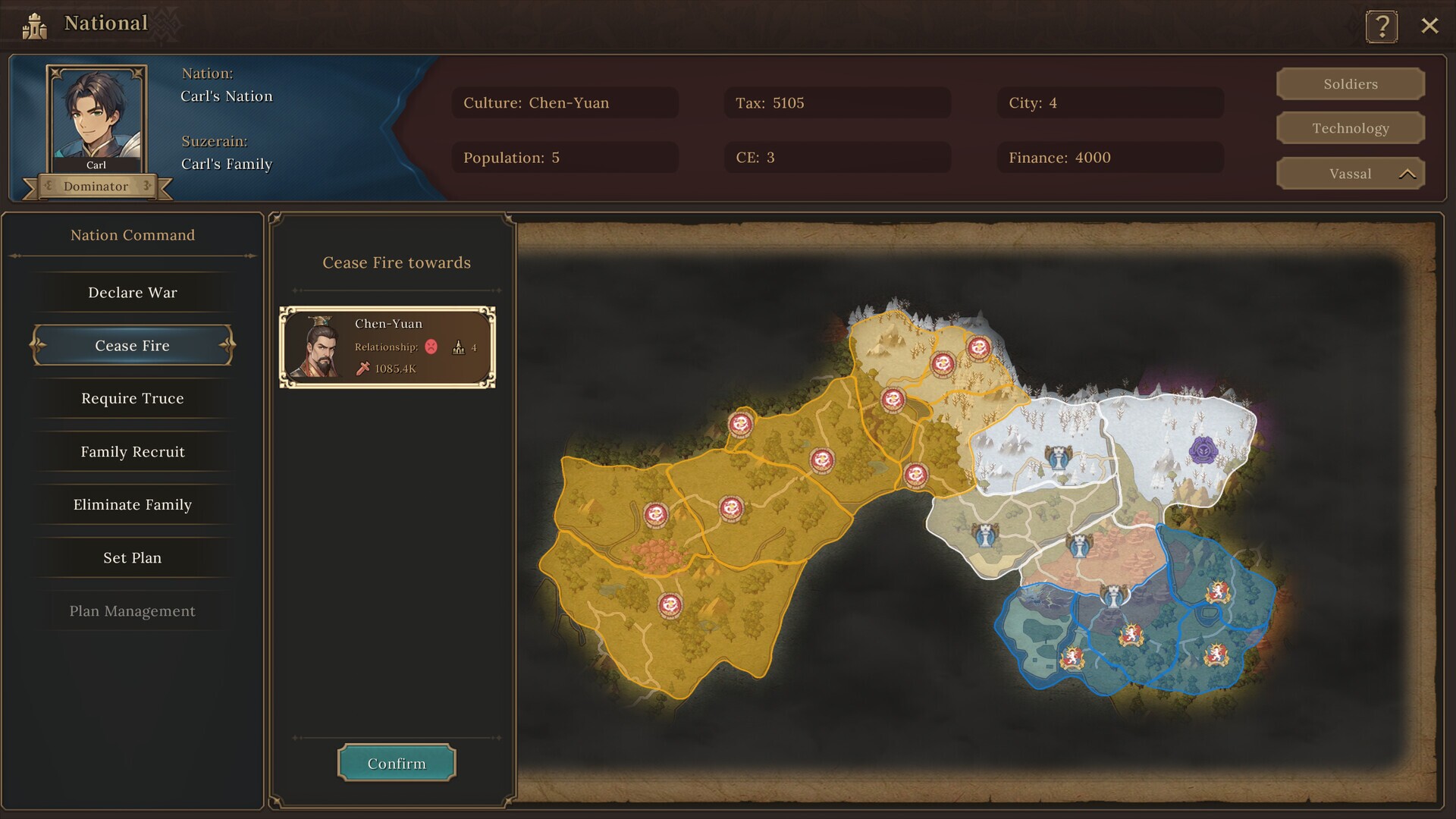This screenshot has width=1456, height=819.
Task: Select Declare War from Nation Command
Action: [x=132, y=292]
